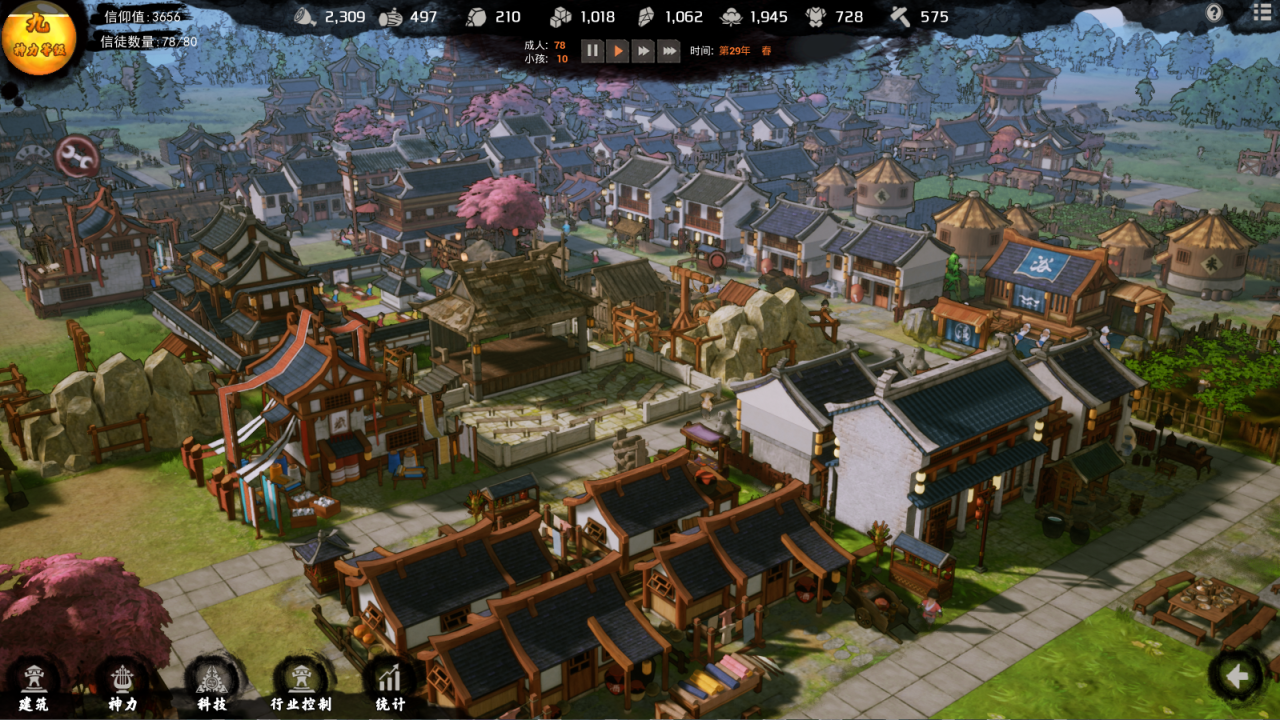Screen dimensions: 1280x720
Task: Switch to double fast-forward speed
Action: (644, 50)
